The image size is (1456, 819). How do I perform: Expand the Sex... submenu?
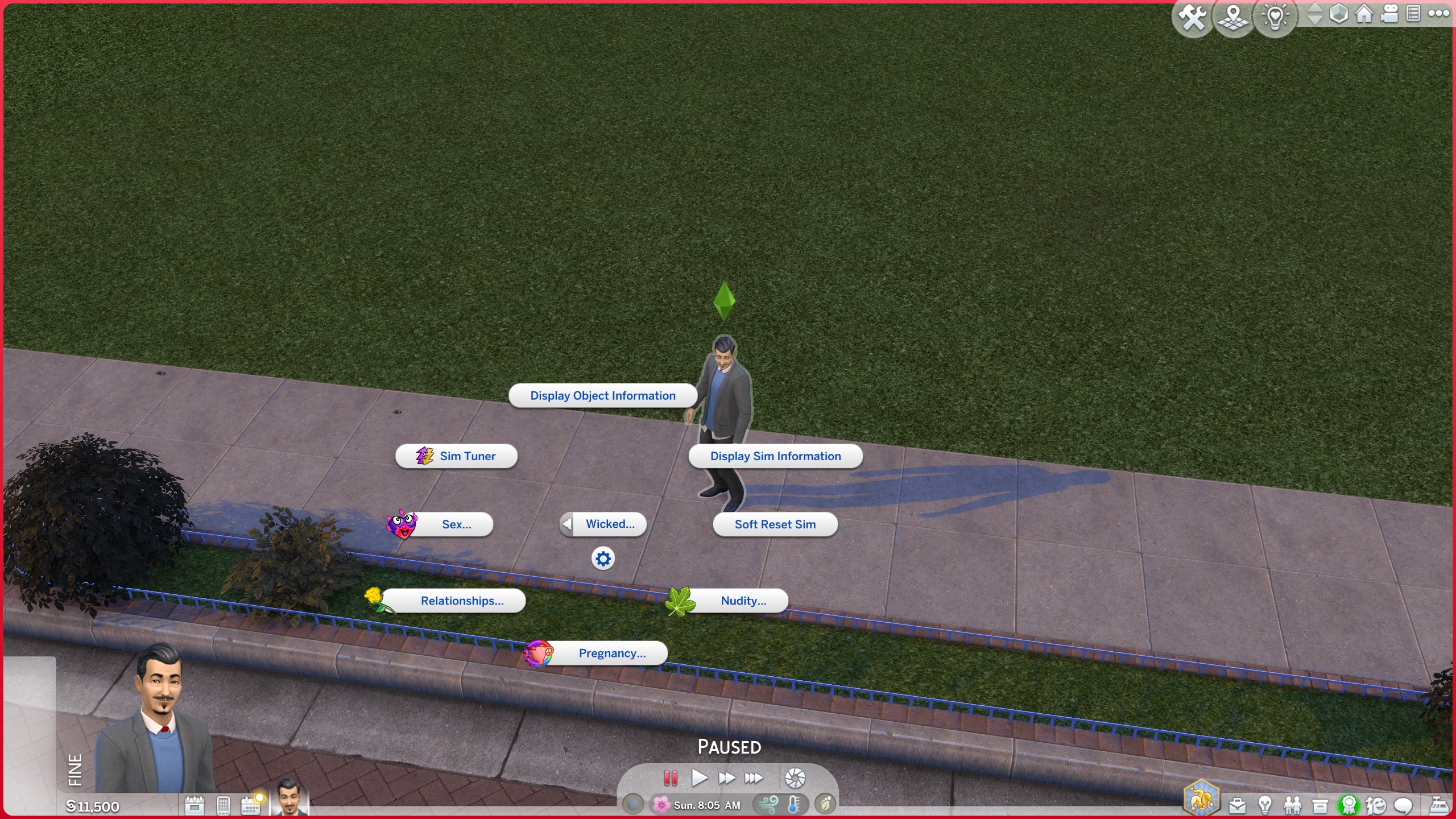(456, 524)
